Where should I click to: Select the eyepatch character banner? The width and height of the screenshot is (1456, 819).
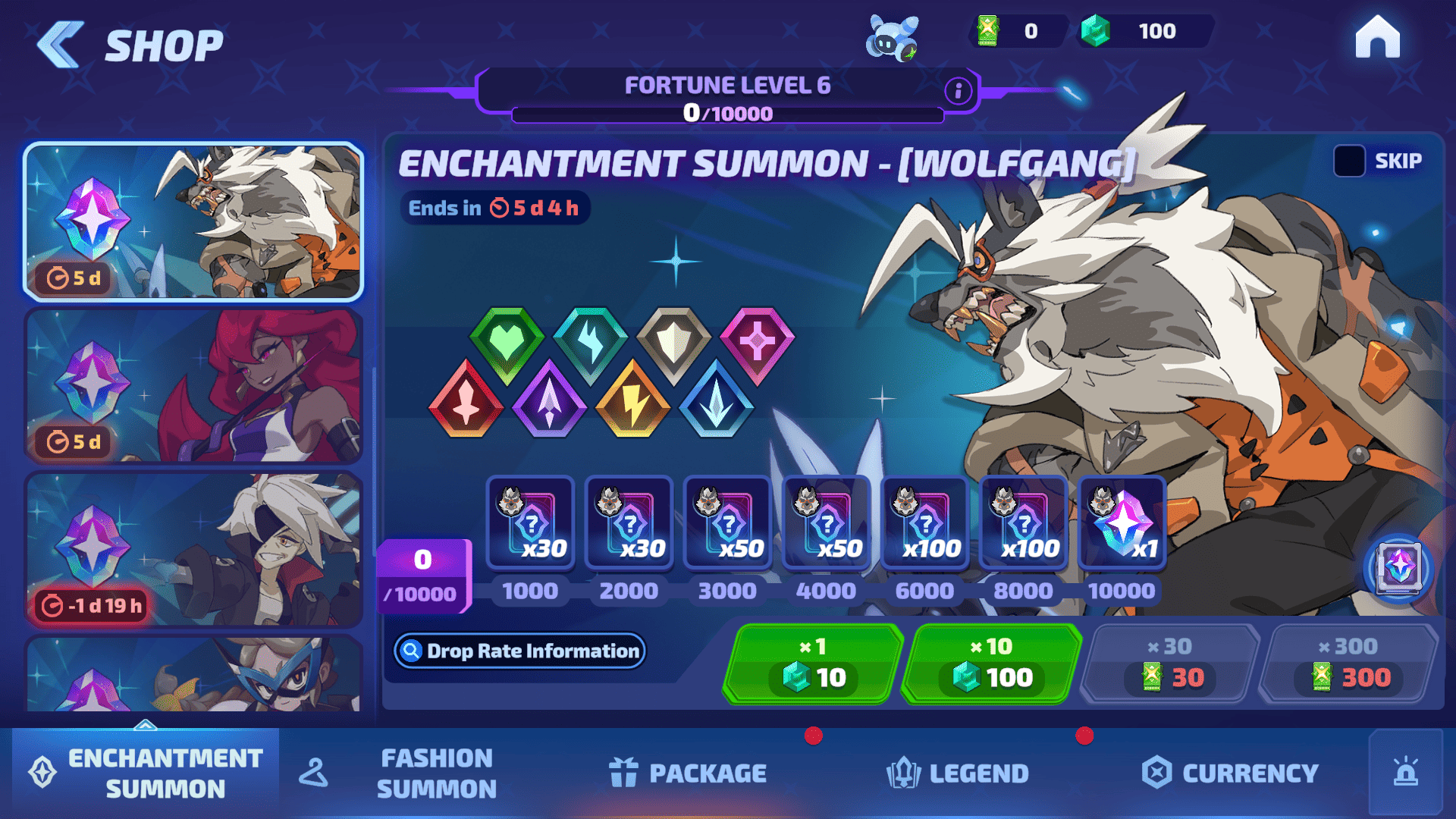(x=193, y=549)
